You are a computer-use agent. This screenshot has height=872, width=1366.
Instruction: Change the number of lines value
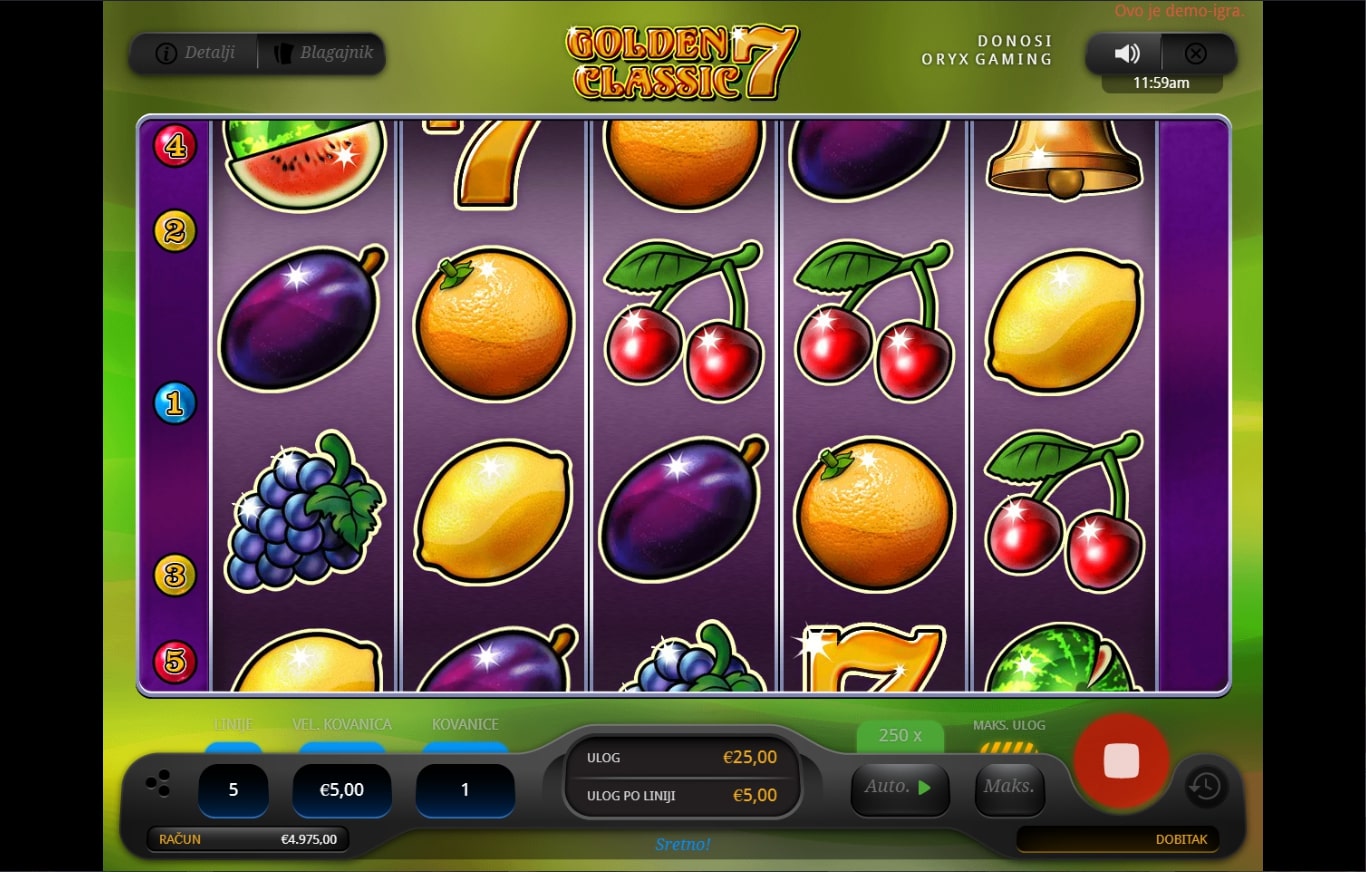(233, 790)
